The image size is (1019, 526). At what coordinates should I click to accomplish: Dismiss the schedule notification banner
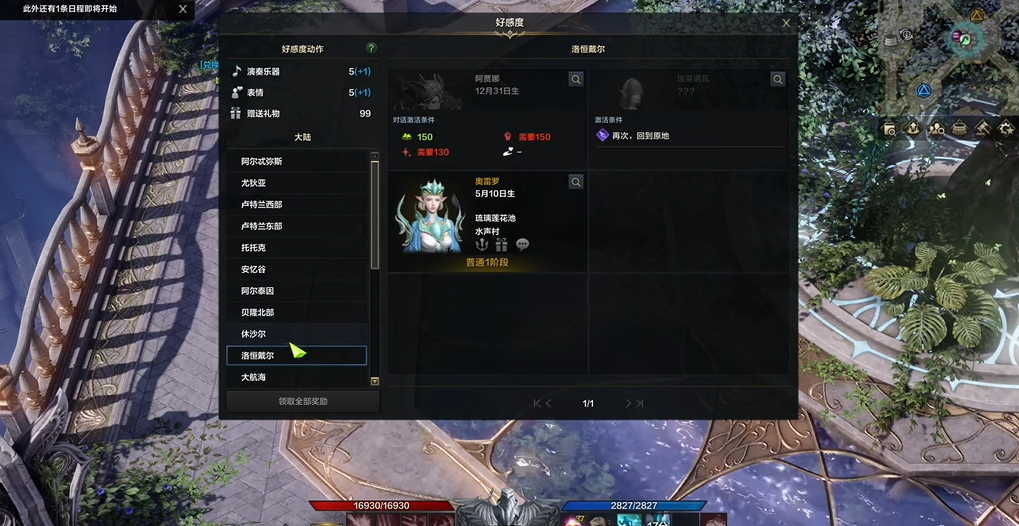(x=182, y=9)
